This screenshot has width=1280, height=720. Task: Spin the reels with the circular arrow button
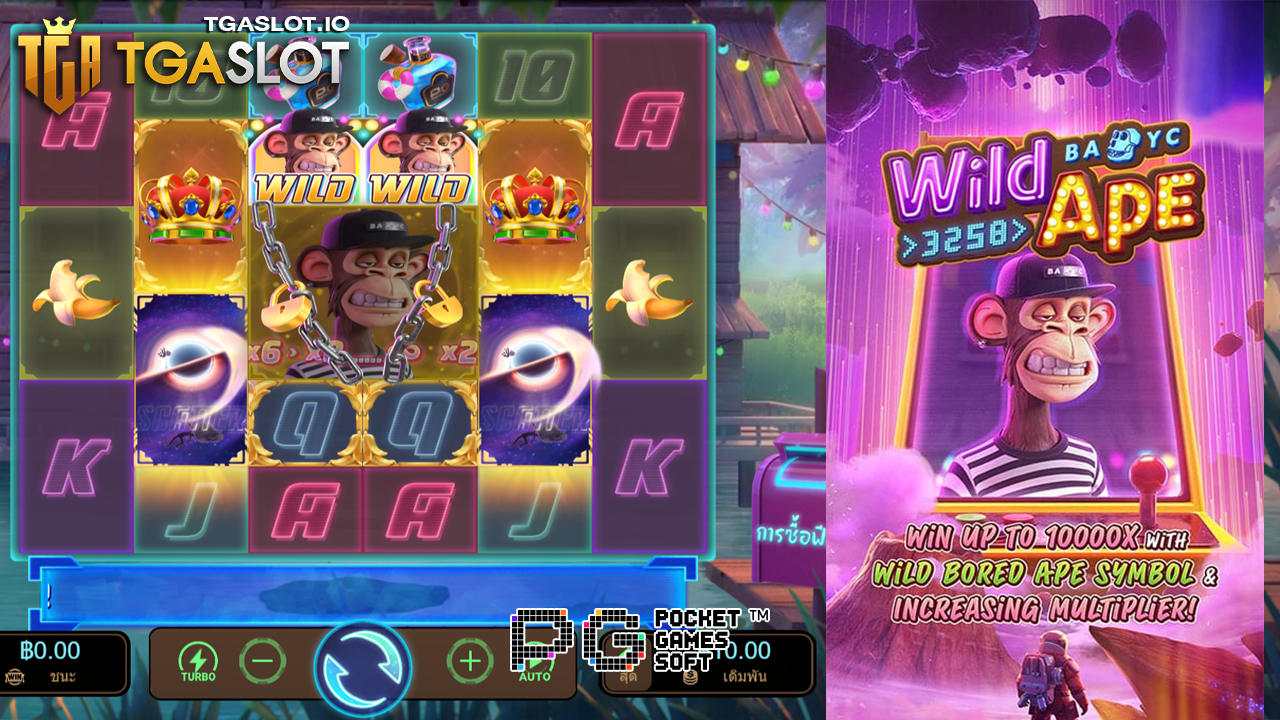(x=363, y=664)
